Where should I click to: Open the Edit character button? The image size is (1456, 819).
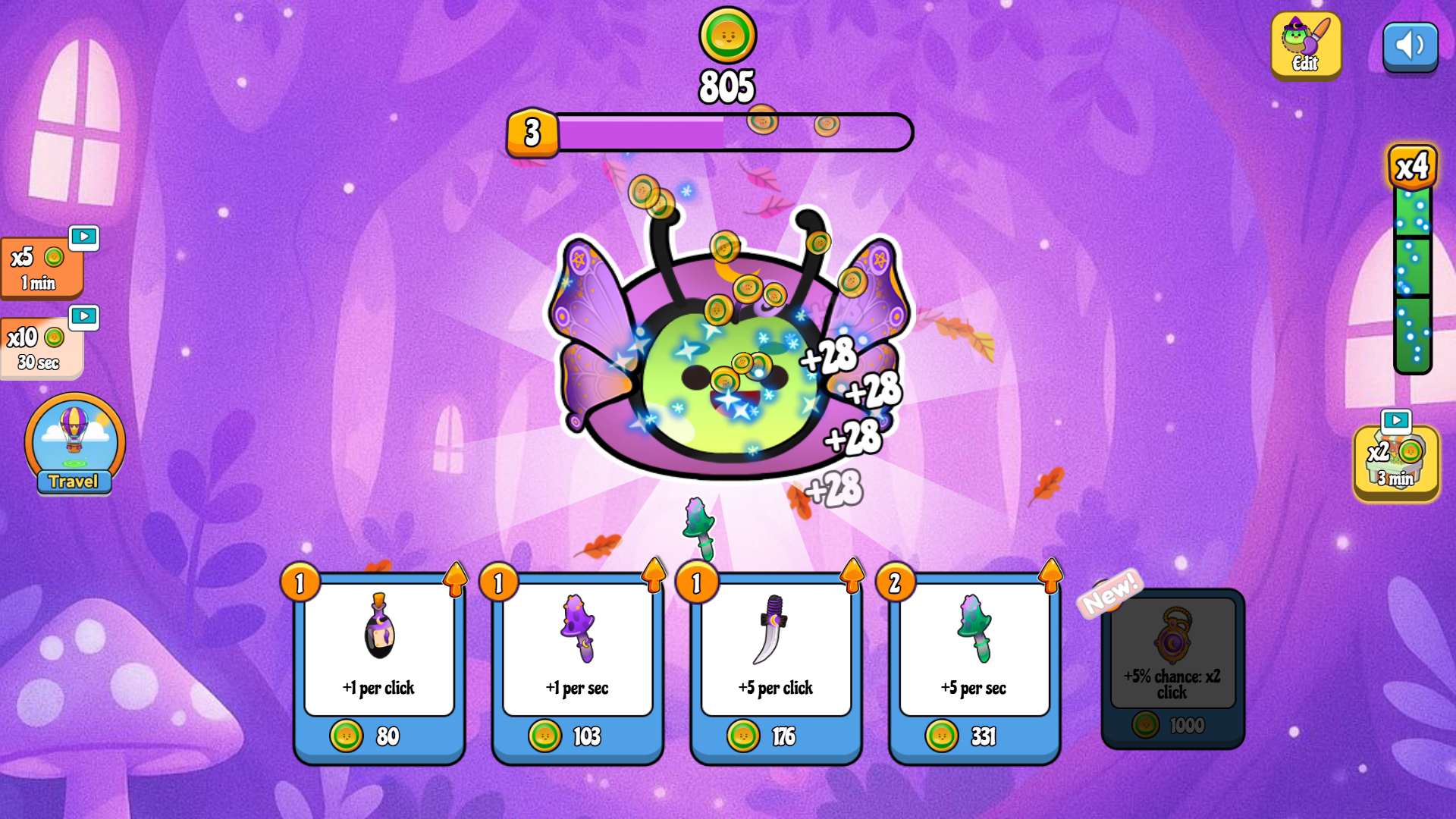pyautogui.click(x=1305, y=45)
